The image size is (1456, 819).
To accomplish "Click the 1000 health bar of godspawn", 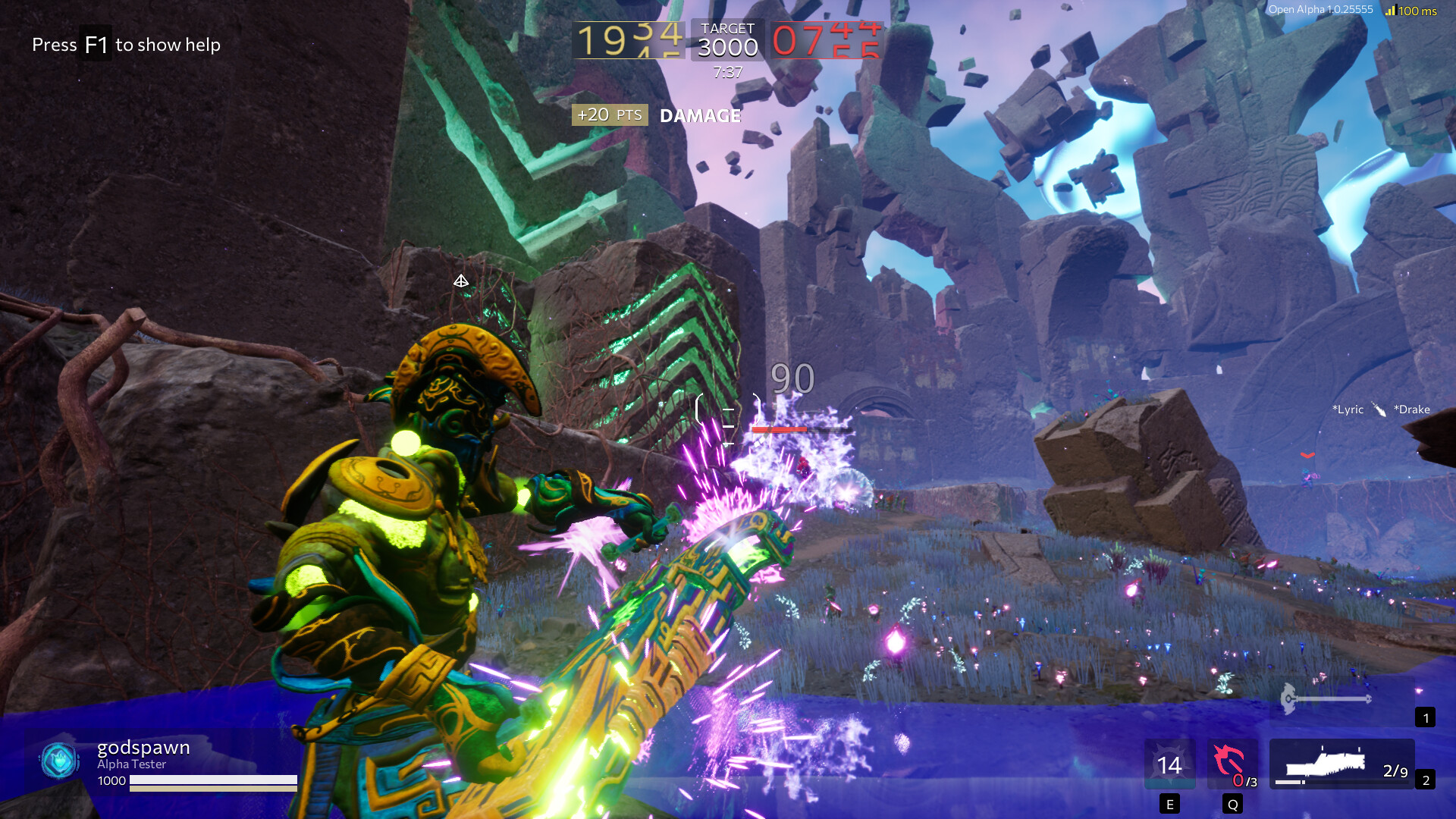I will coord(212,781).
